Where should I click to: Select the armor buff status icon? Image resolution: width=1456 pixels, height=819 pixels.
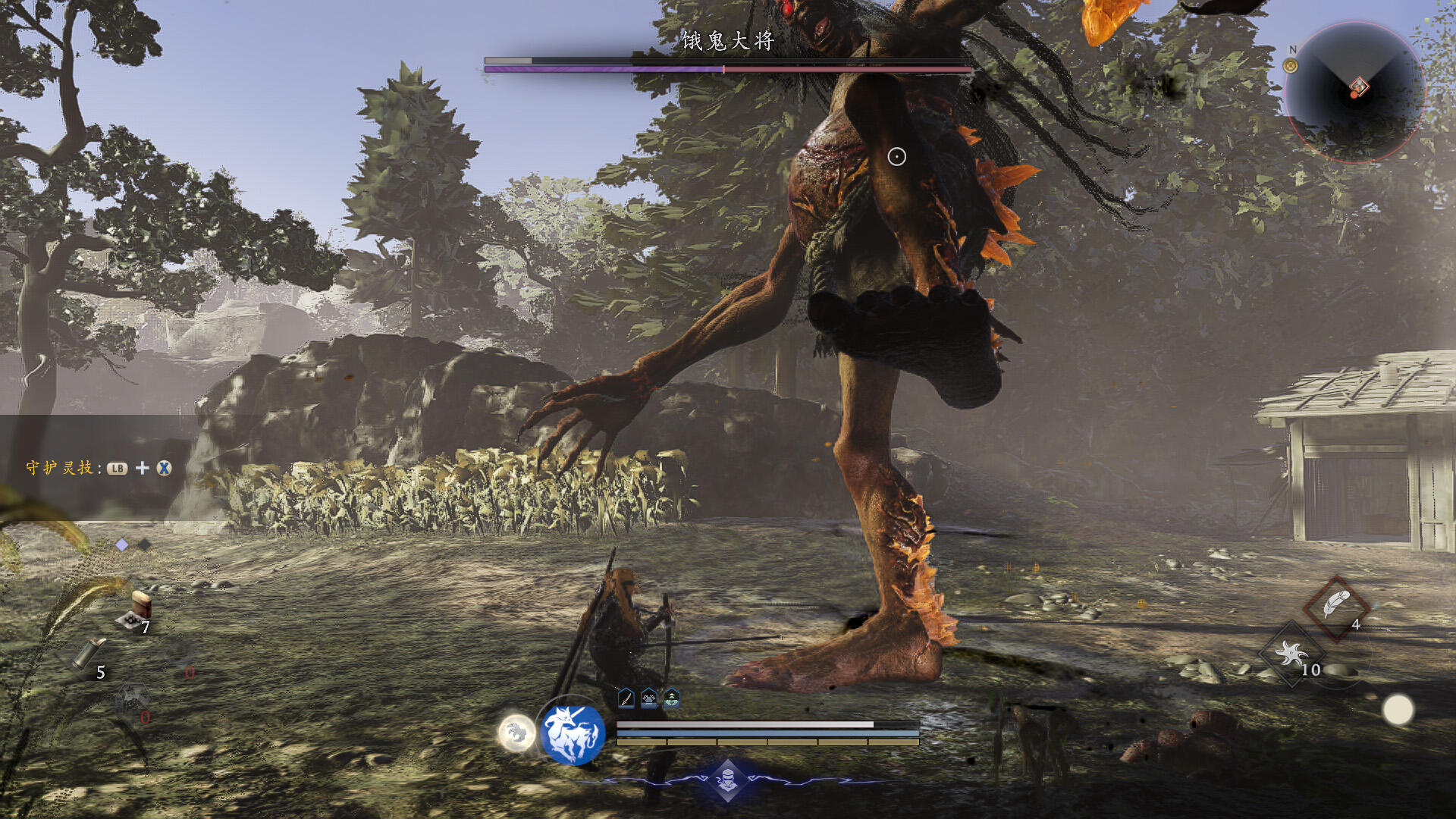coord(649,698)
